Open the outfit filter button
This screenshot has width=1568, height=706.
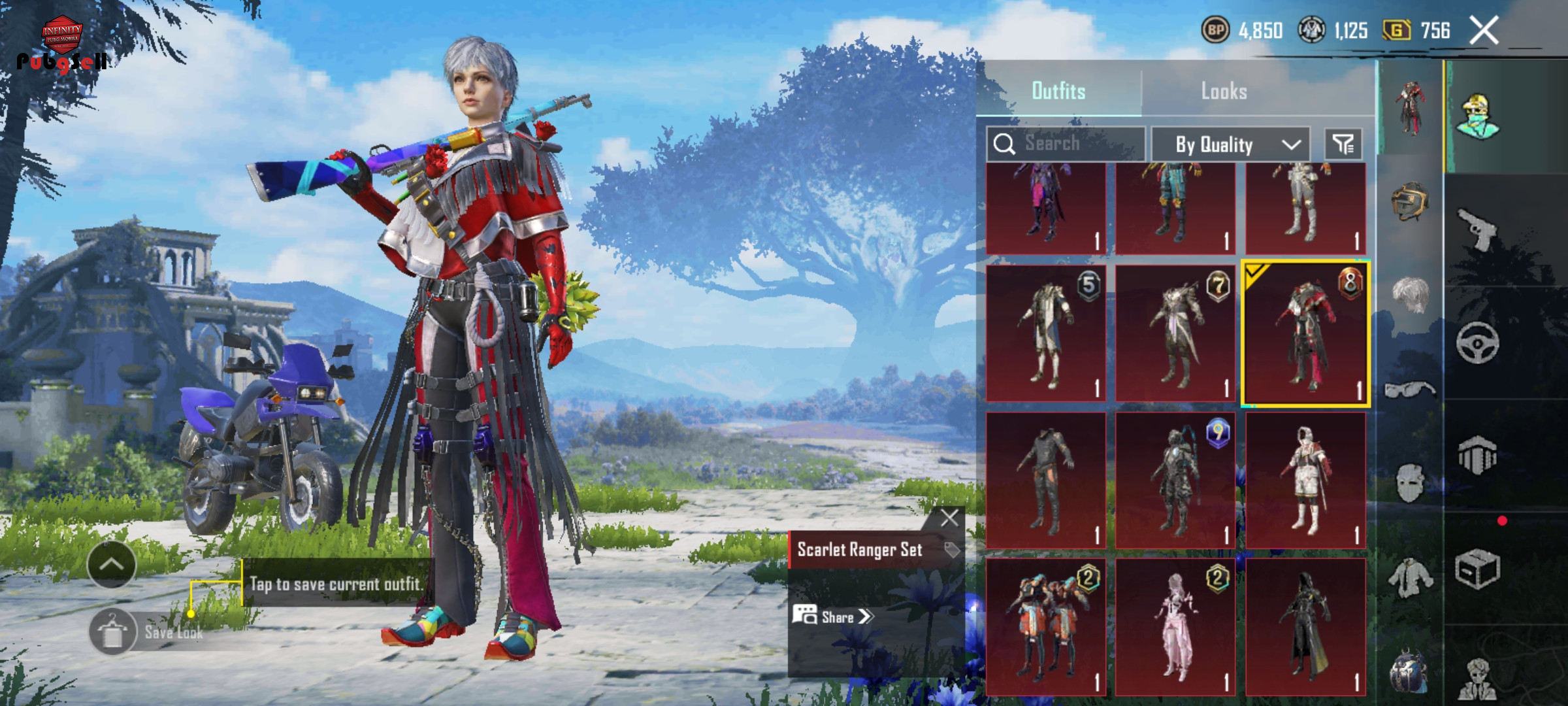tap(1343, 144)
